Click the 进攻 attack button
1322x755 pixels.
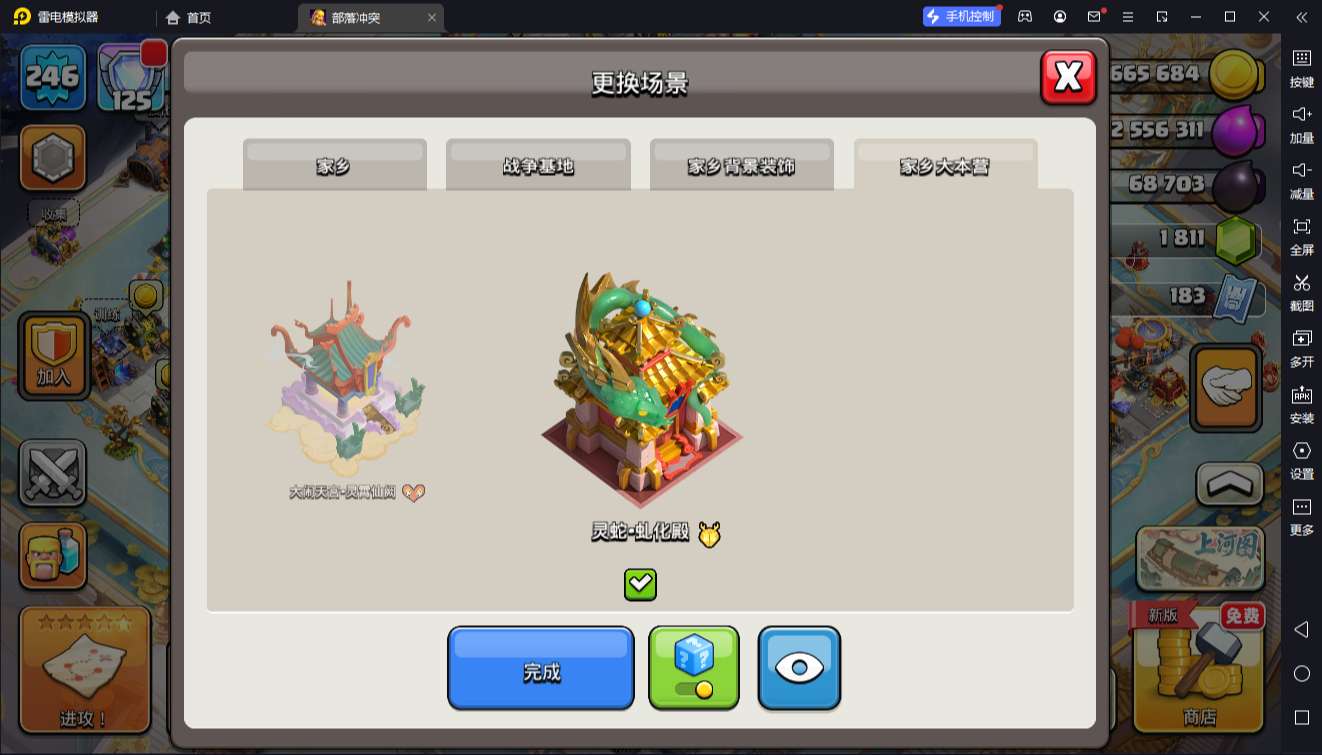[x=84, y=668]
